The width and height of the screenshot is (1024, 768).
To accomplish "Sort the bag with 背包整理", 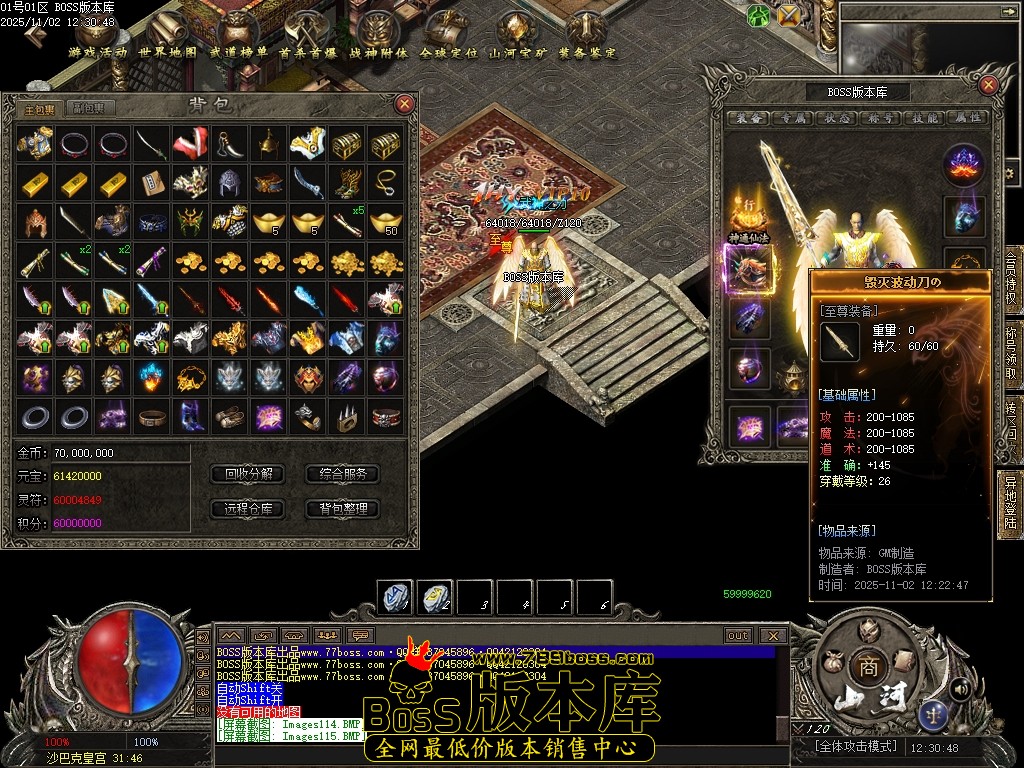I will click(343, 508).
